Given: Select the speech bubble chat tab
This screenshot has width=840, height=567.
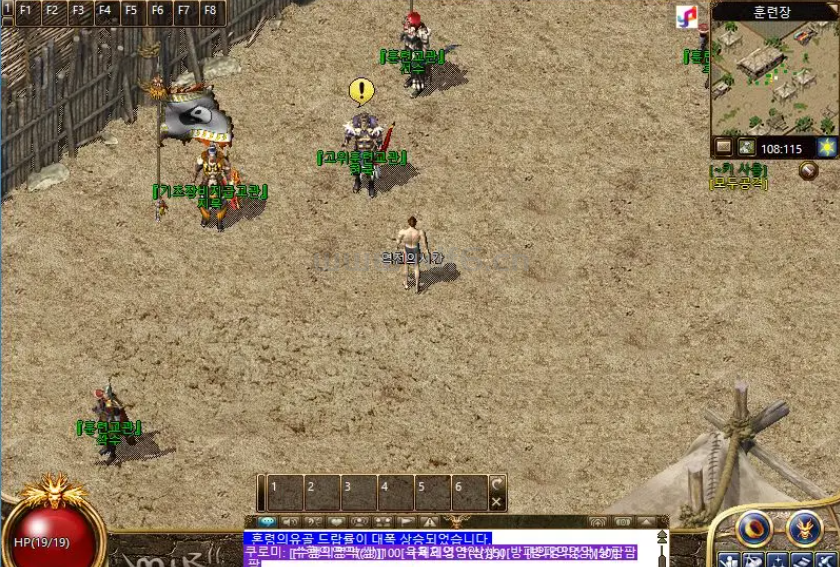Looking at the screenshot, I should (x=266, y=522).
